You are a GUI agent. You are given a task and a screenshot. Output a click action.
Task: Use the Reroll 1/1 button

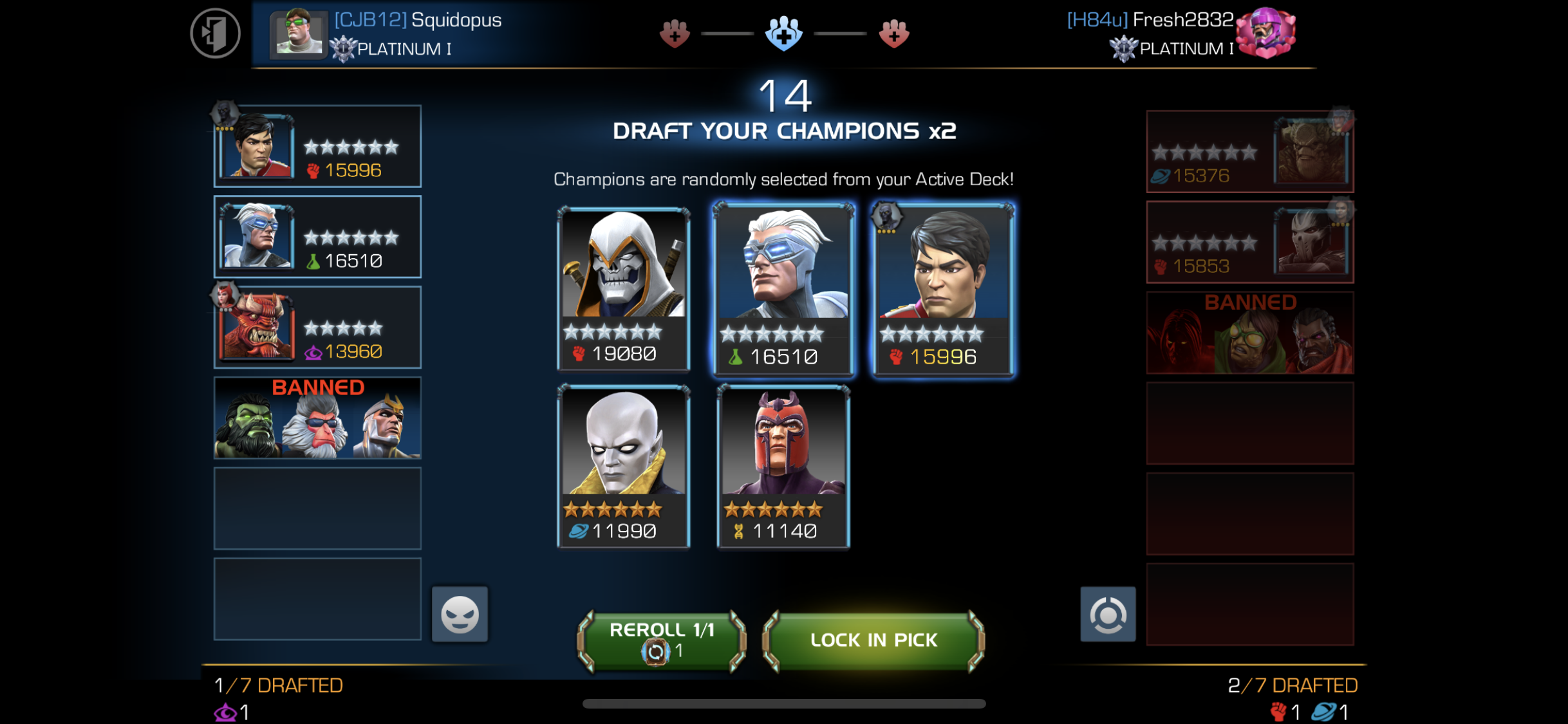click(x=662, y=640)
